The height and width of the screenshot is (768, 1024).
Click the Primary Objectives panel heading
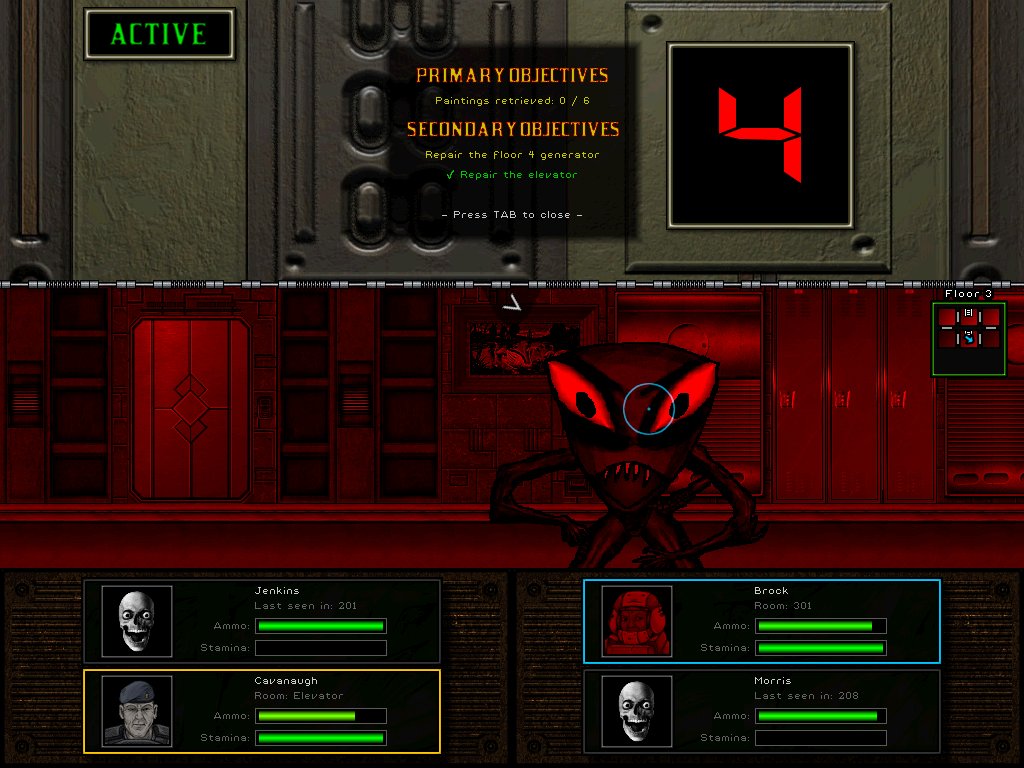[x=512, y=76]
